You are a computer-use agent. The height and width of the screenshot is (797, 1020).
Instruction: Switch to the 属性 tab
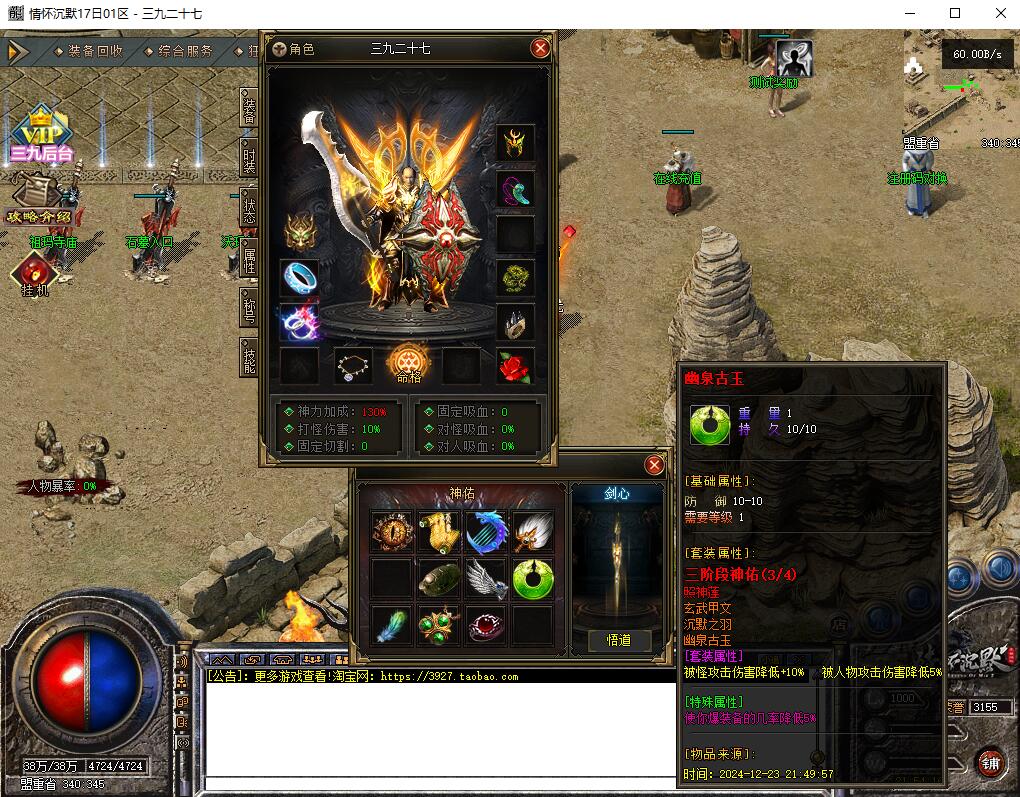coord(249,261)
